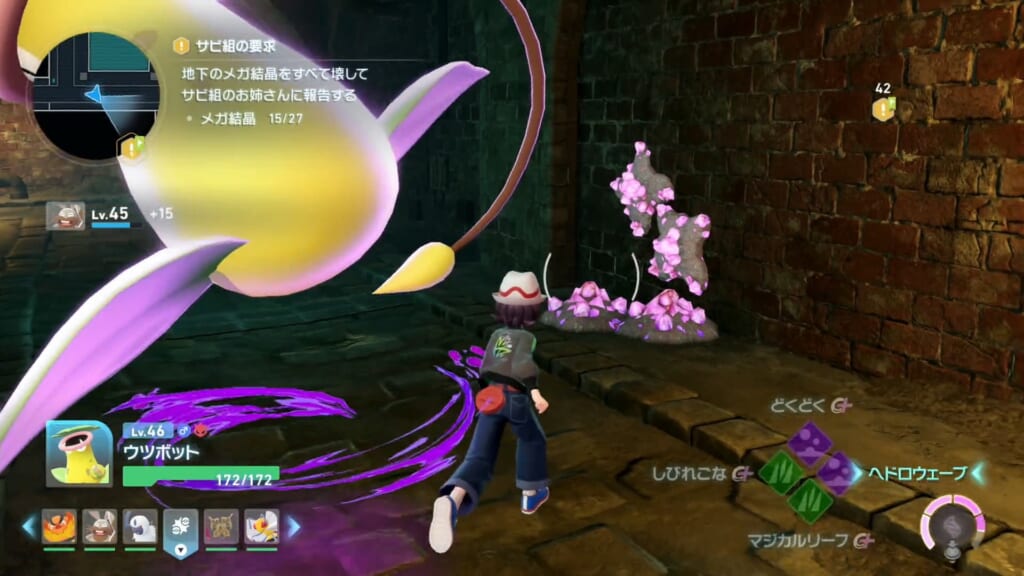Choose the brown Pokémon party slot
The width and height of the screenshot is (1024, 576).
221,526
